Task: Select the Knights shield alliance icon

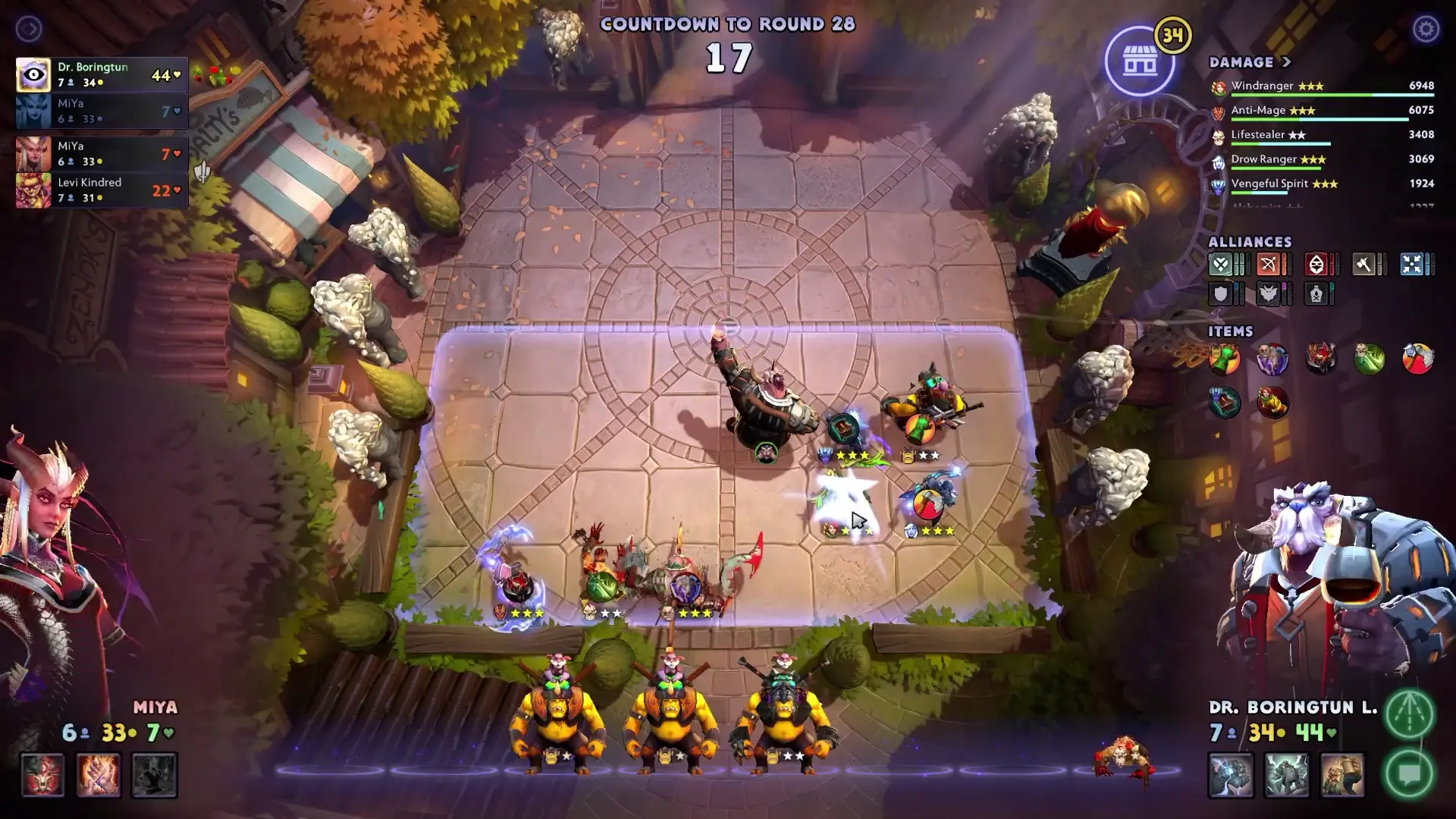Action: pos(1222,294)
